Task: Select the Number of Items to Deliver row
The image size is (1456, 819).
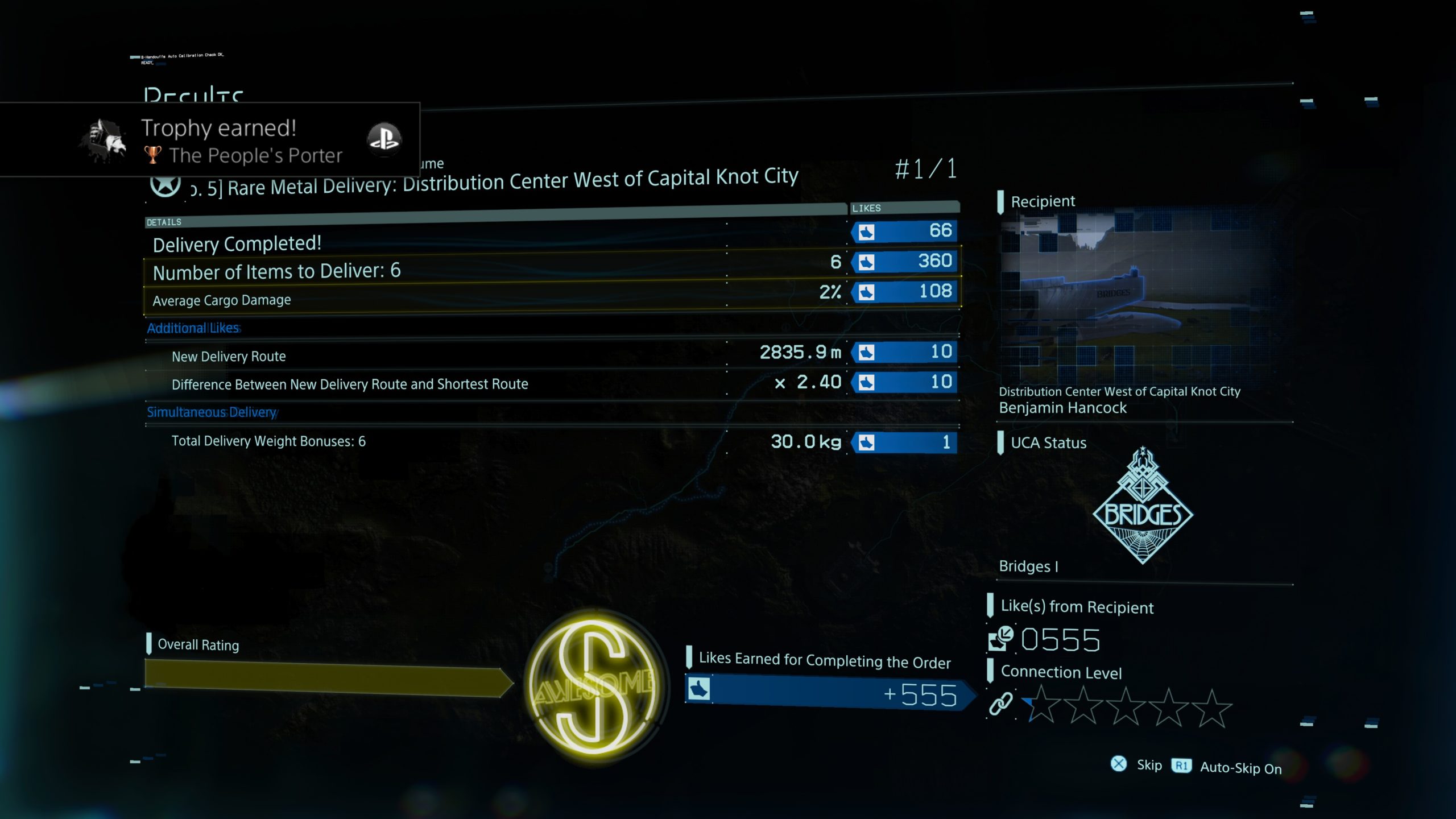Action: (x=552, y=266)
